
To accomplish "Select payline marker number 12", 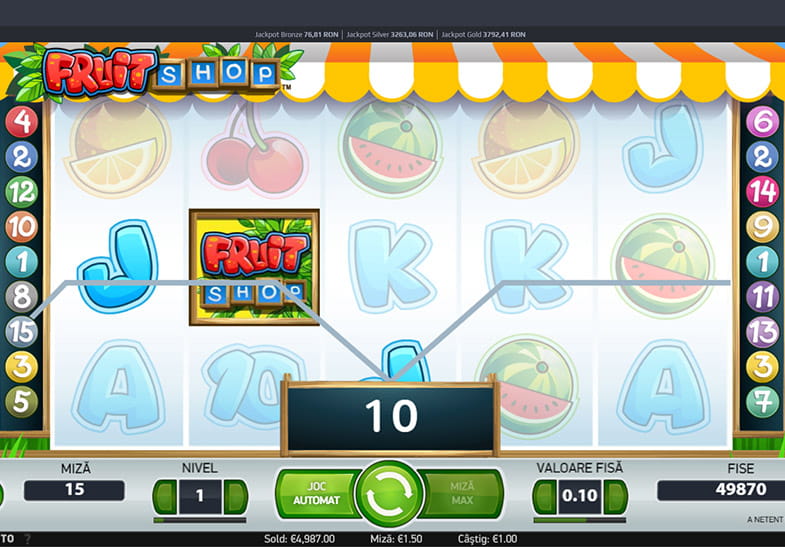I will pyautogui.click(x=21, y=191).
